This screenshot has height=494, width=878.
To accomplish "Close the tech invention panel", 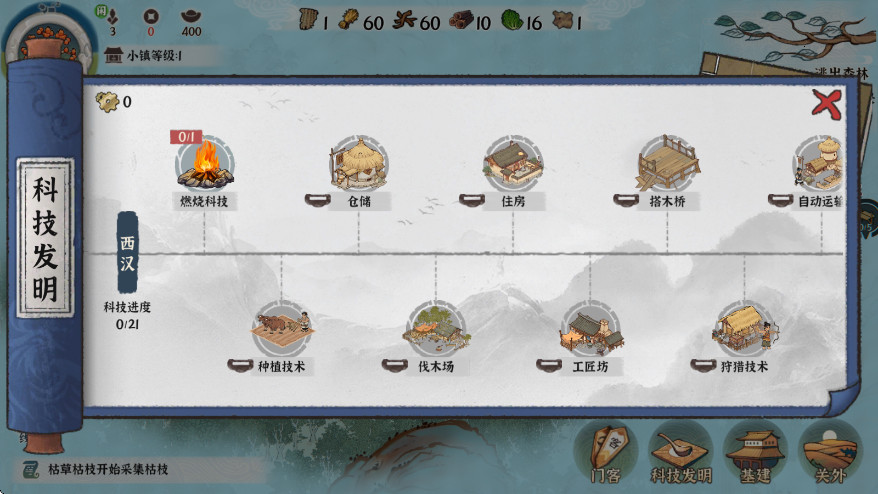I will 825,102.
